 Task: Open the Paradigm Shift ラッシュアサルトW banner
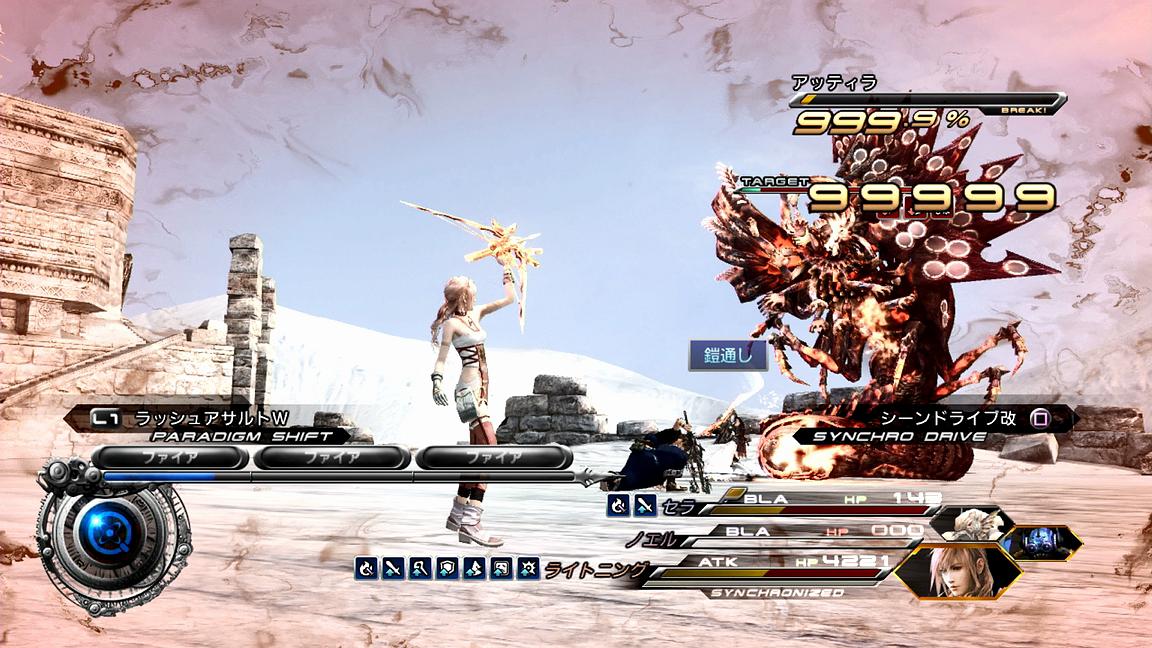click(x=210, y=418)
